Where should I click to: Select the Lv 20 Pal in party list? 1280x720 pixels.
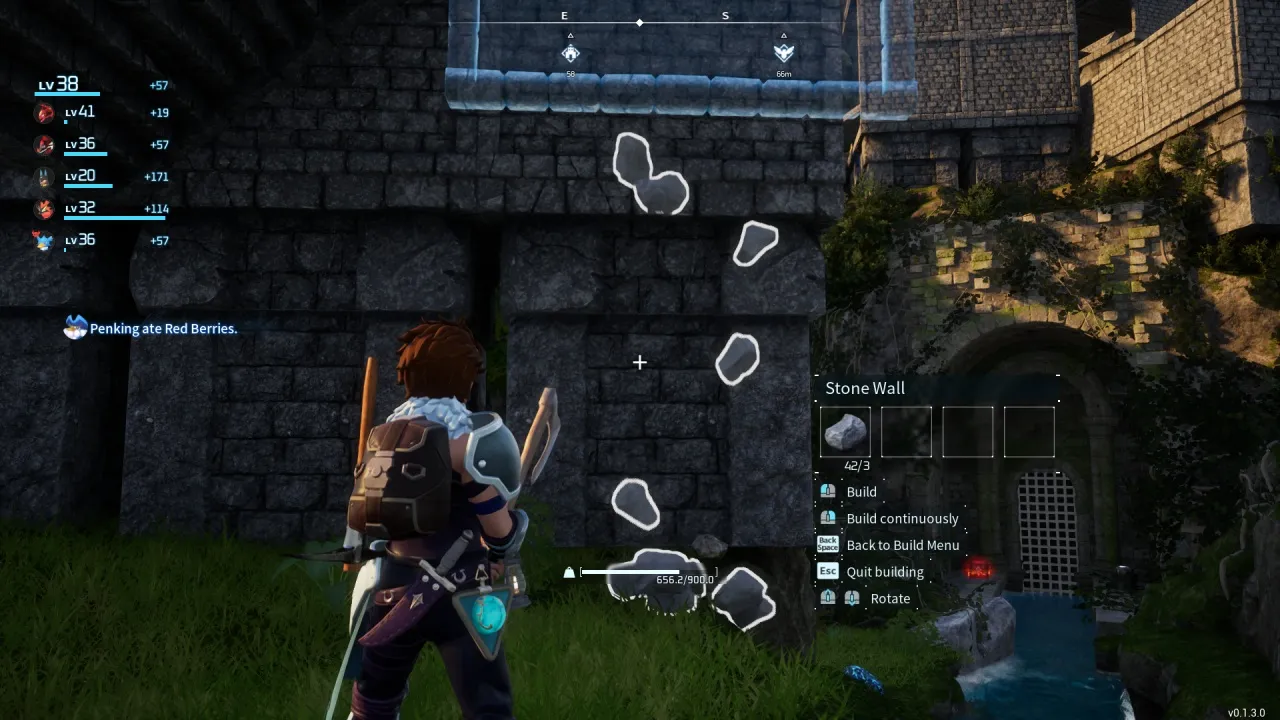(x=45, y=177)
